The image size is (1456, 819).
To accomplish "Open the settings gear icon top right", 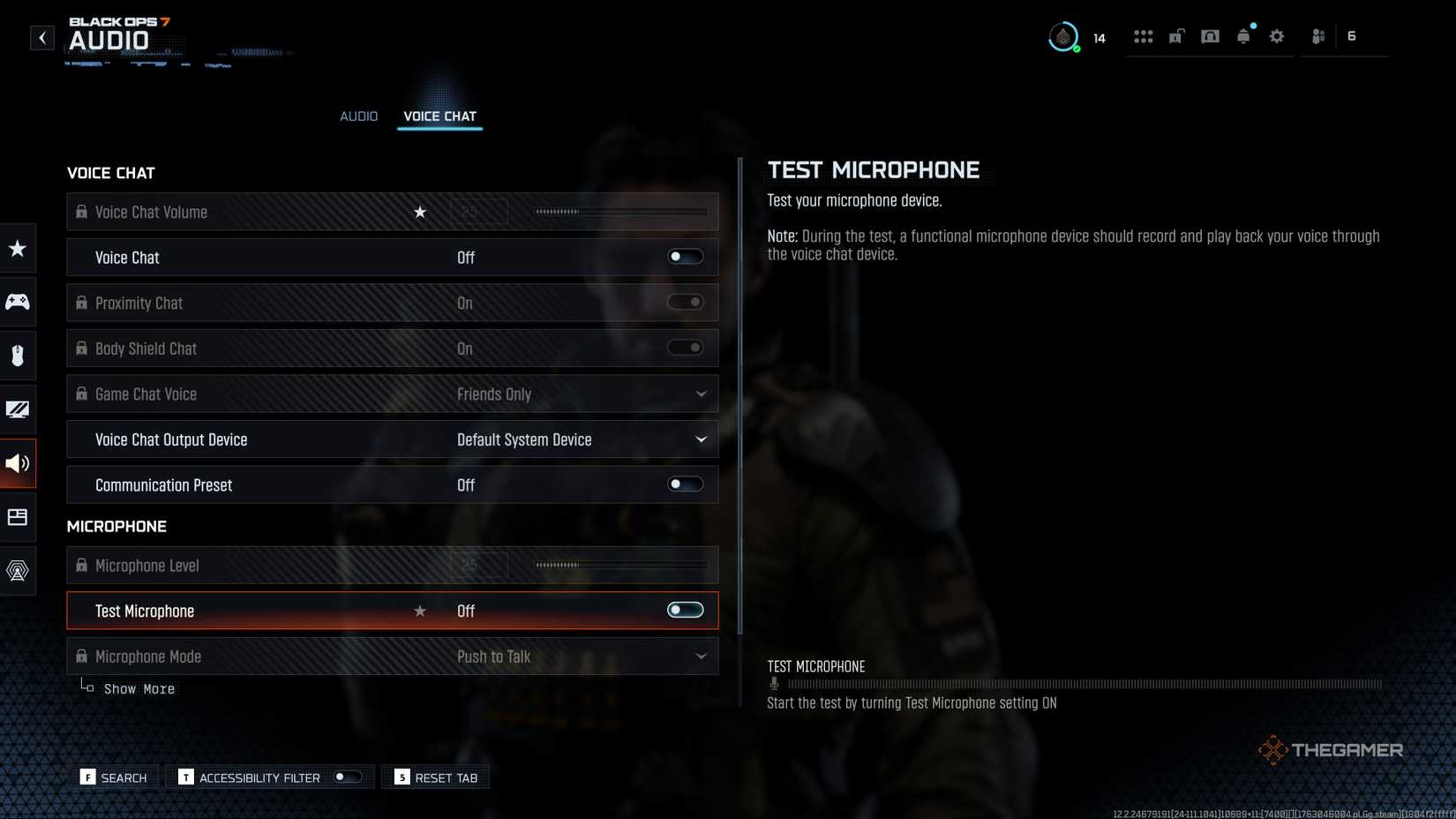I will point(1276,36).
